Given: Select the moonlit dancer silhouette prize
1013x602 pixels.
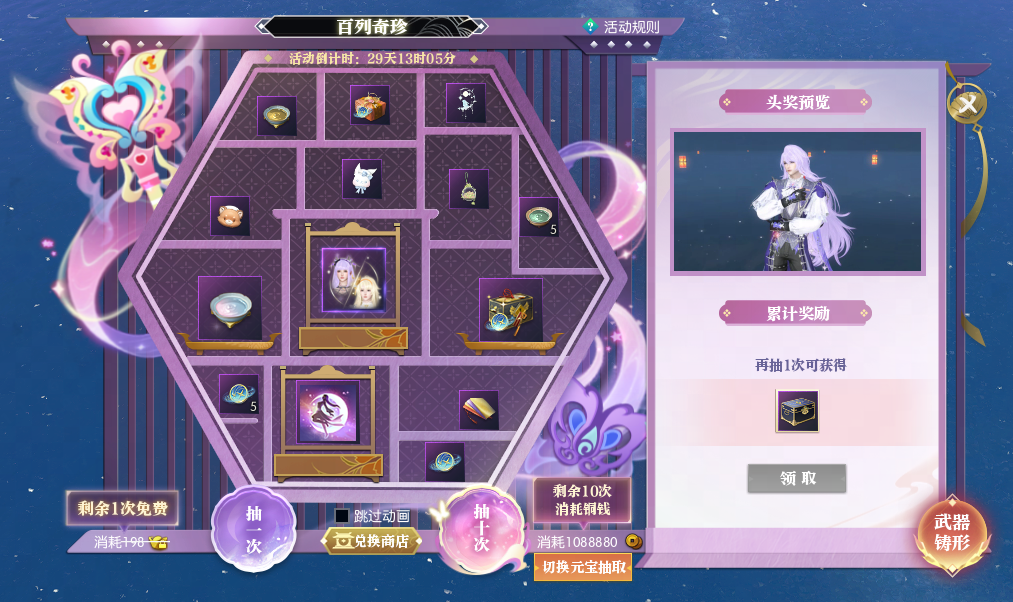Looking at the screenshot, I should 328,411.
